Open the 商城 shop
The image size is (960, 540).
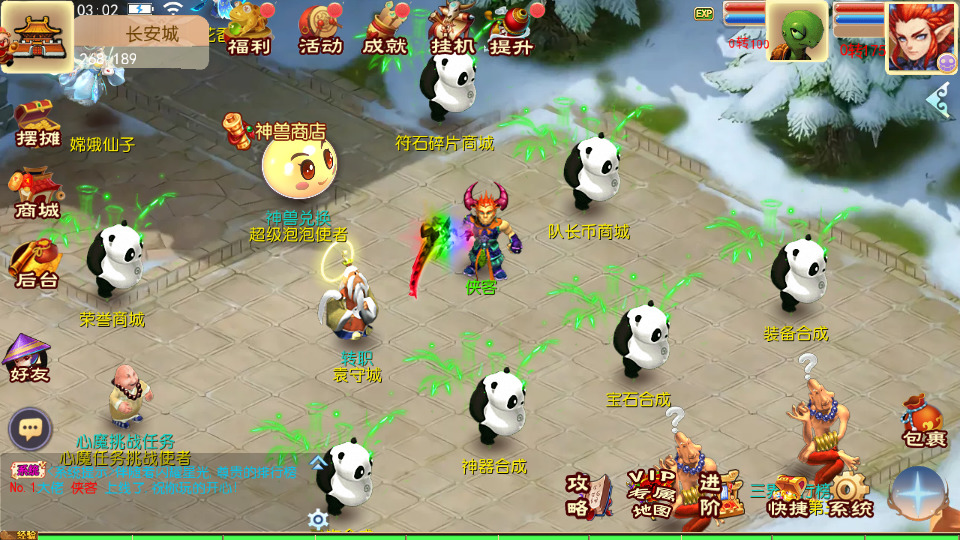tap(37, 195)
